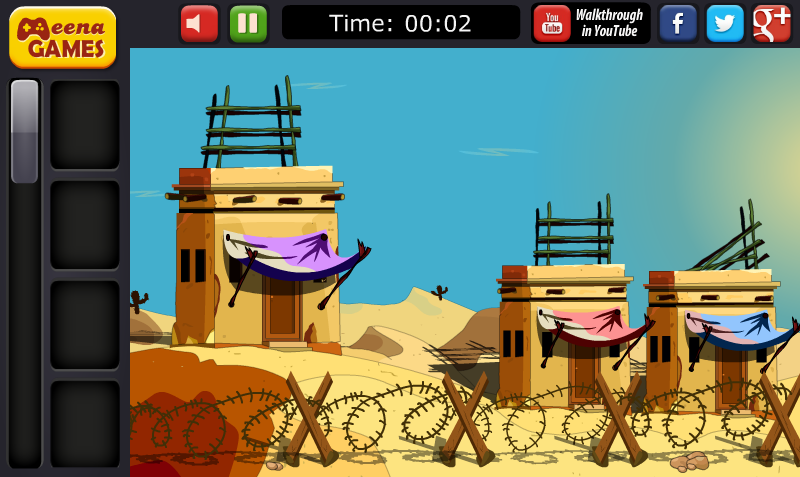This screenshot has height=477, width=800.
Task: Open the Google Plus share button
Action: [772, 23]
